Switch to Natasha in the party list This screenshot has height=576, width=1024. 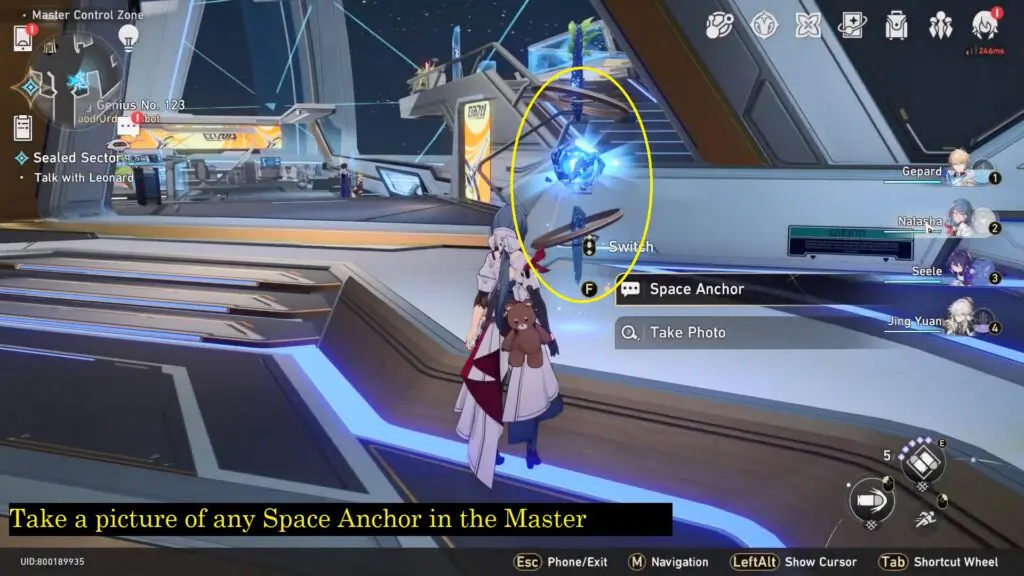(960, 224)
